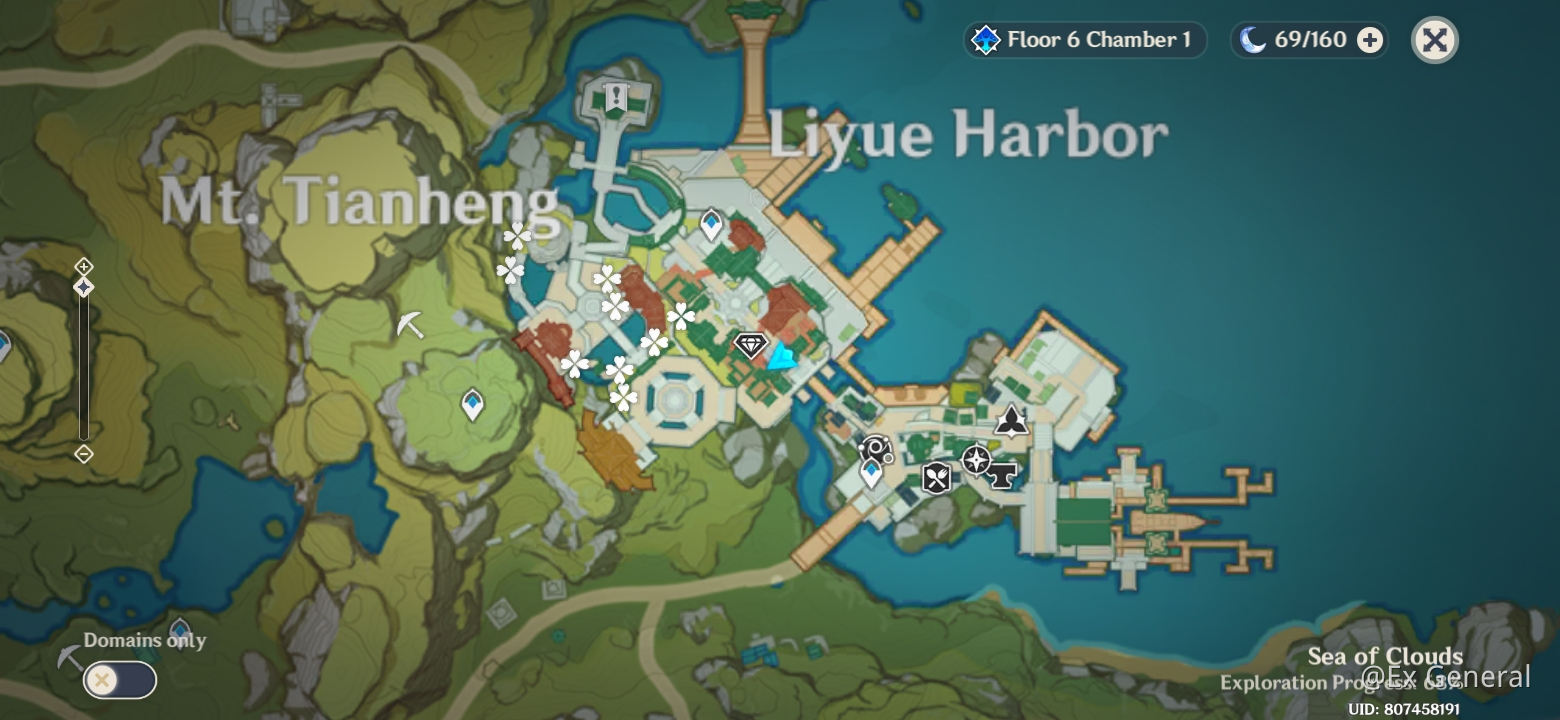The image size is (1560, 720).
Task: Click the map zoom slider handle
Action: (x=83, y=288)
